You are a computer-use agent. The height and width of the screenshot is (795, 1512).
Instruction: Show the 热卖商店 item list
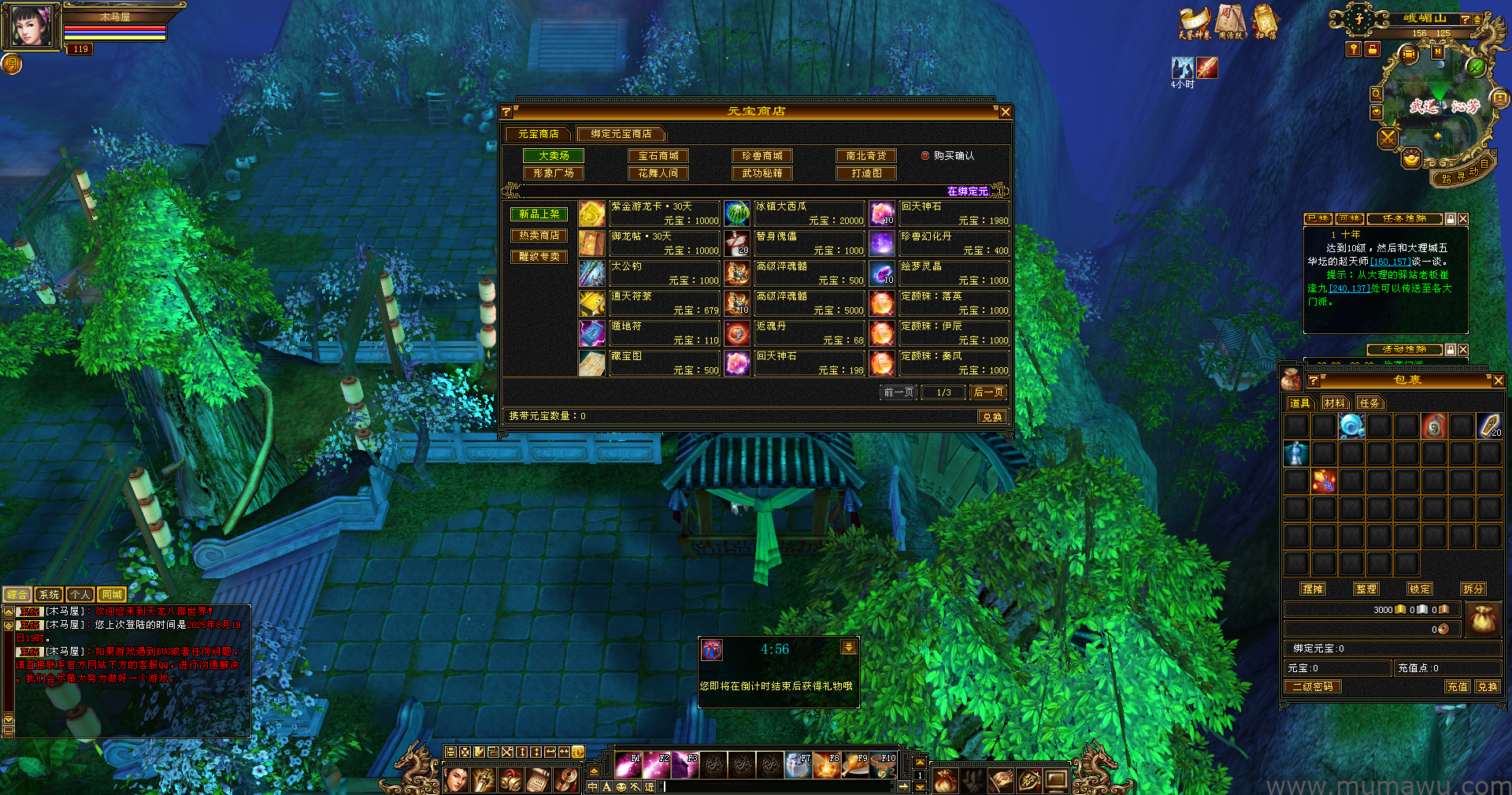click(539, 236)
